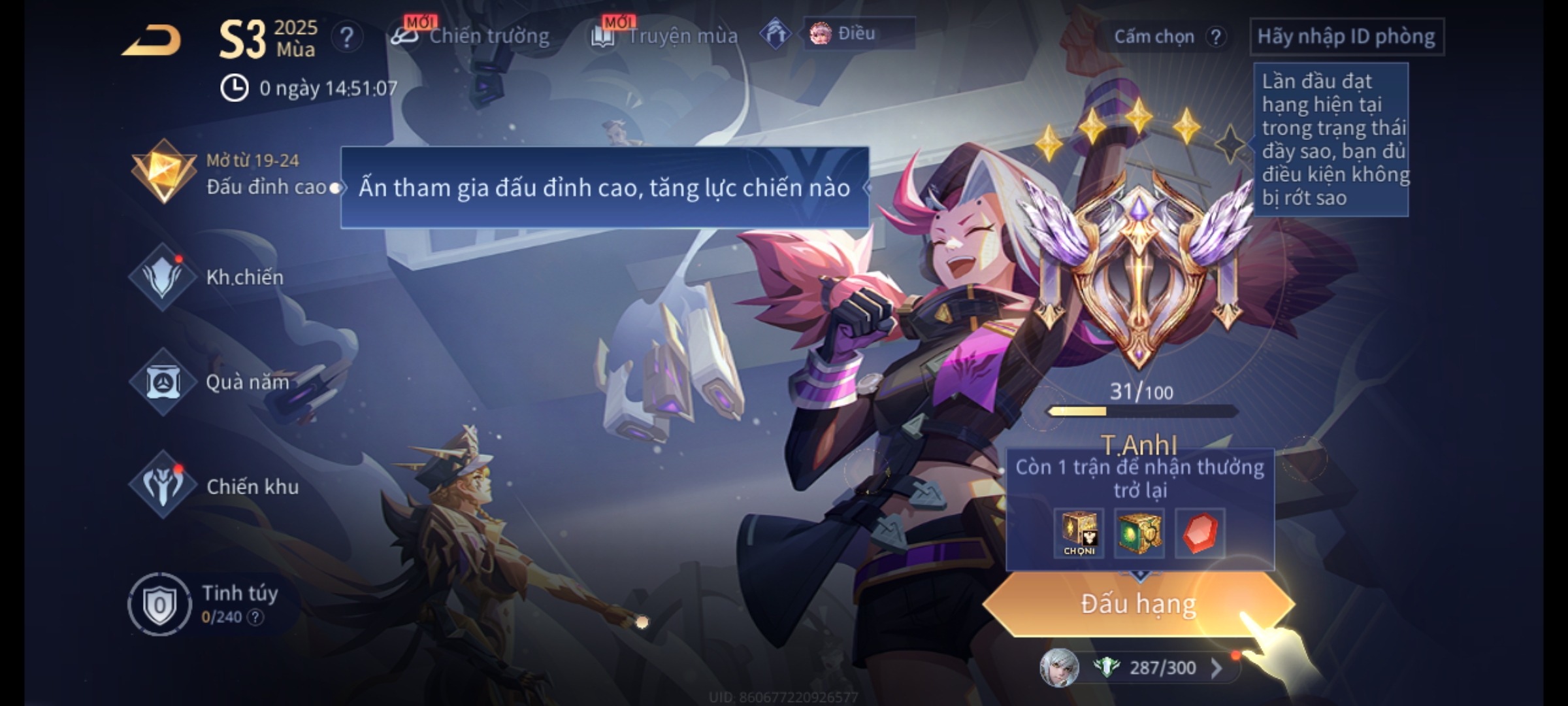Image resolution: width=1568 pixels, height=706 pixels.
Task: Open the Truyện mùa season story
Action: tap(665, 36)
